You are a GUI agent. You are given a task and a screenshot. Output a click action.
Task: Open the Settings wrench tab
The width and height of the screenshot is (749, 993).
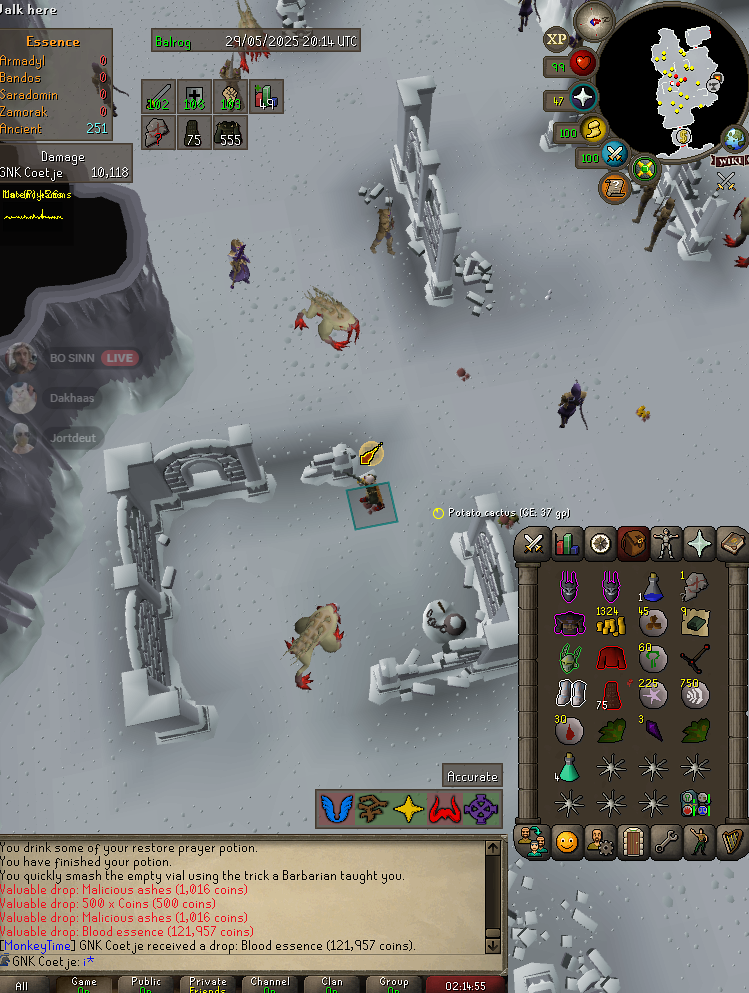(x=665, y=841)
